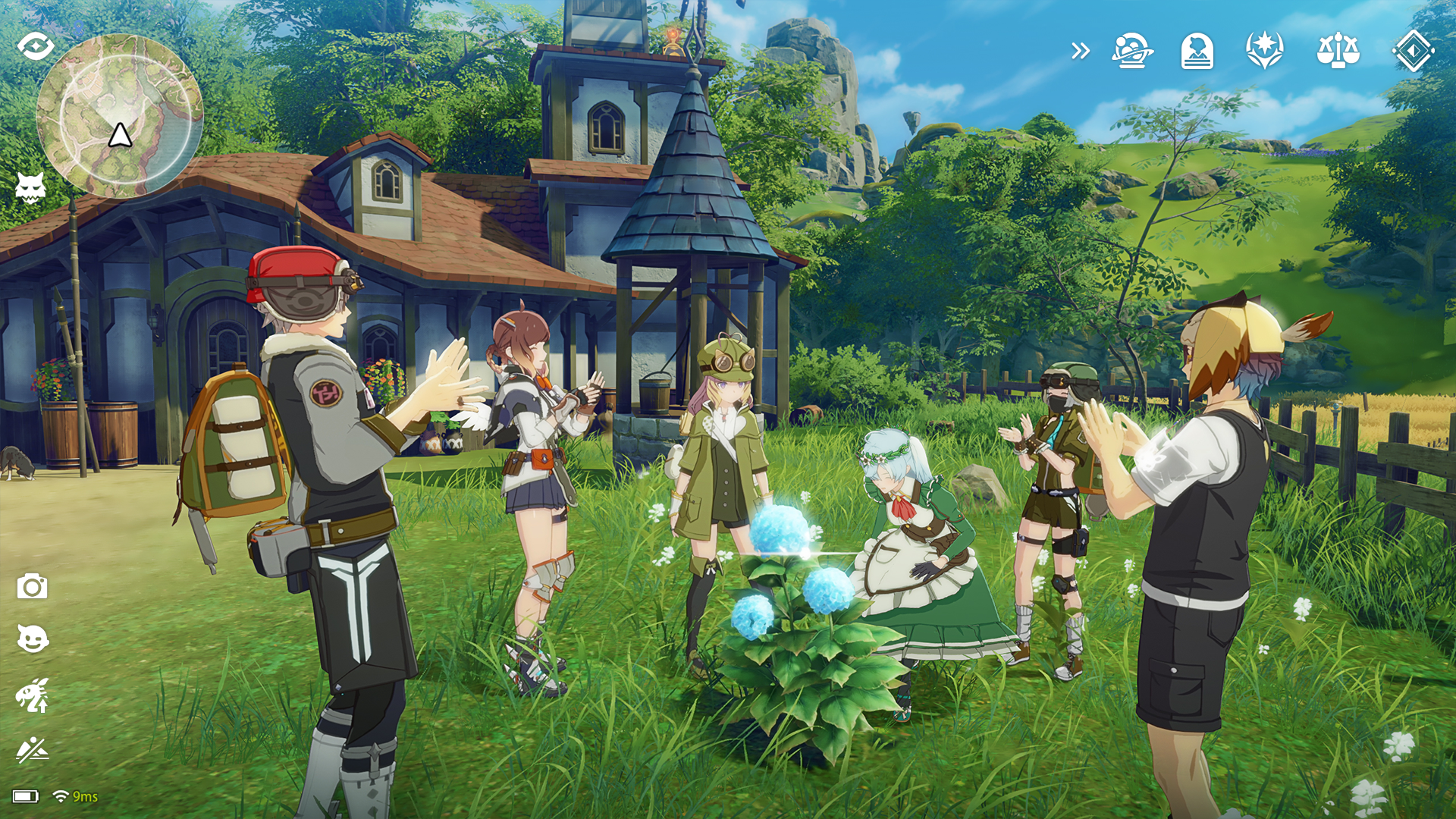Select the player arrow on the minimap
The image size is (1456, 819).
coord(121,136)
